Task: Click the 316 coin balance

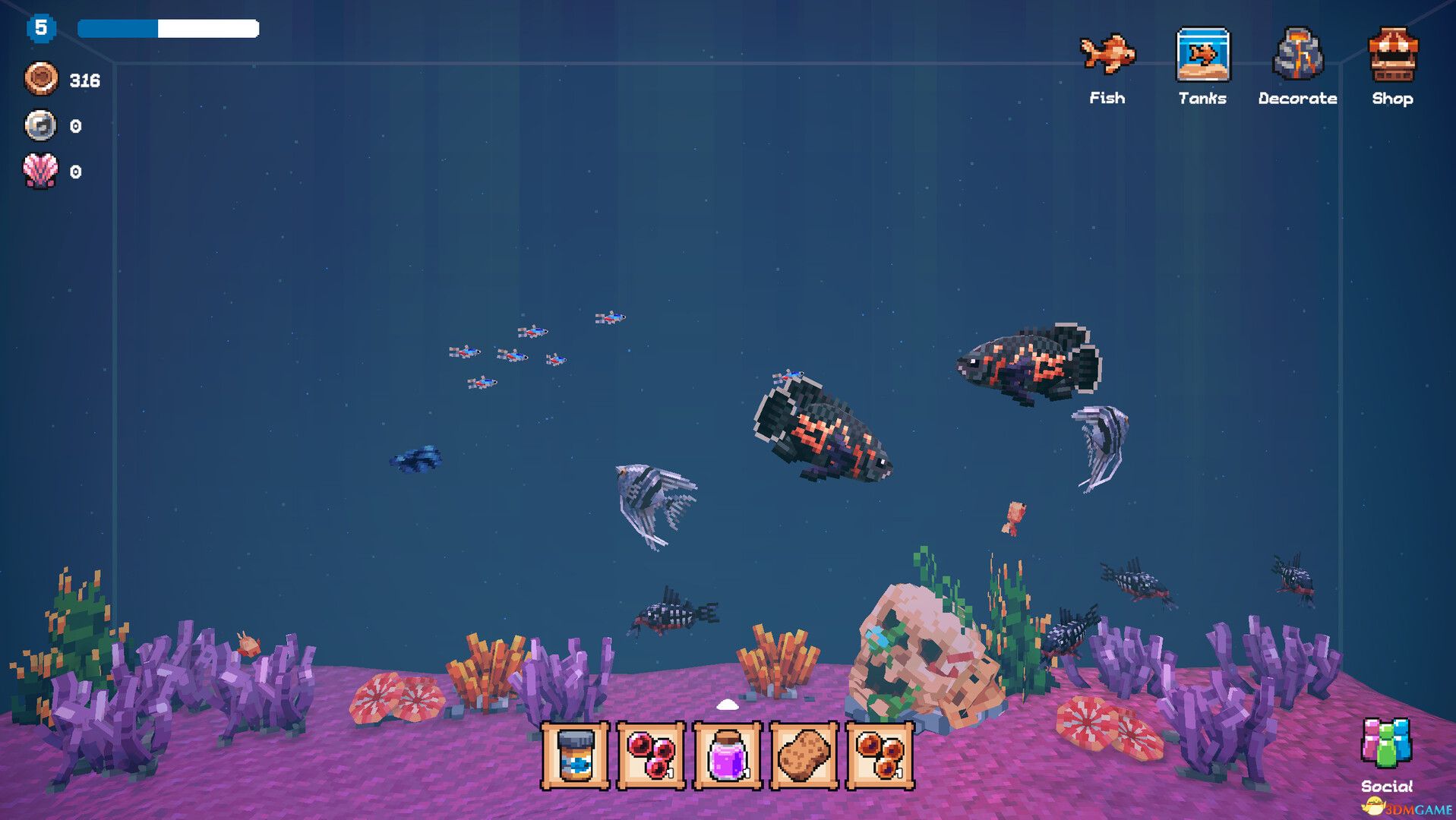Action: tap(86, 78)
